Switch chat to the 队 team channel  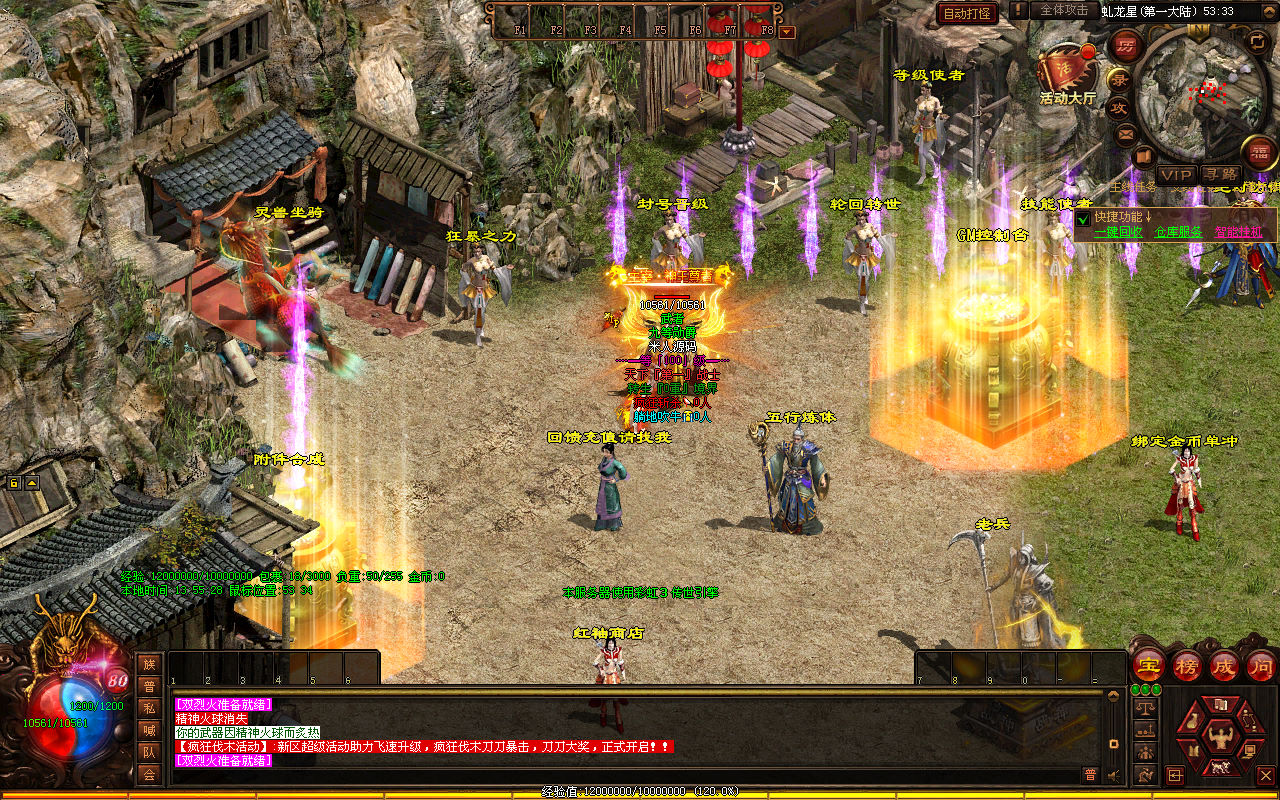click(x=149, y=752)
